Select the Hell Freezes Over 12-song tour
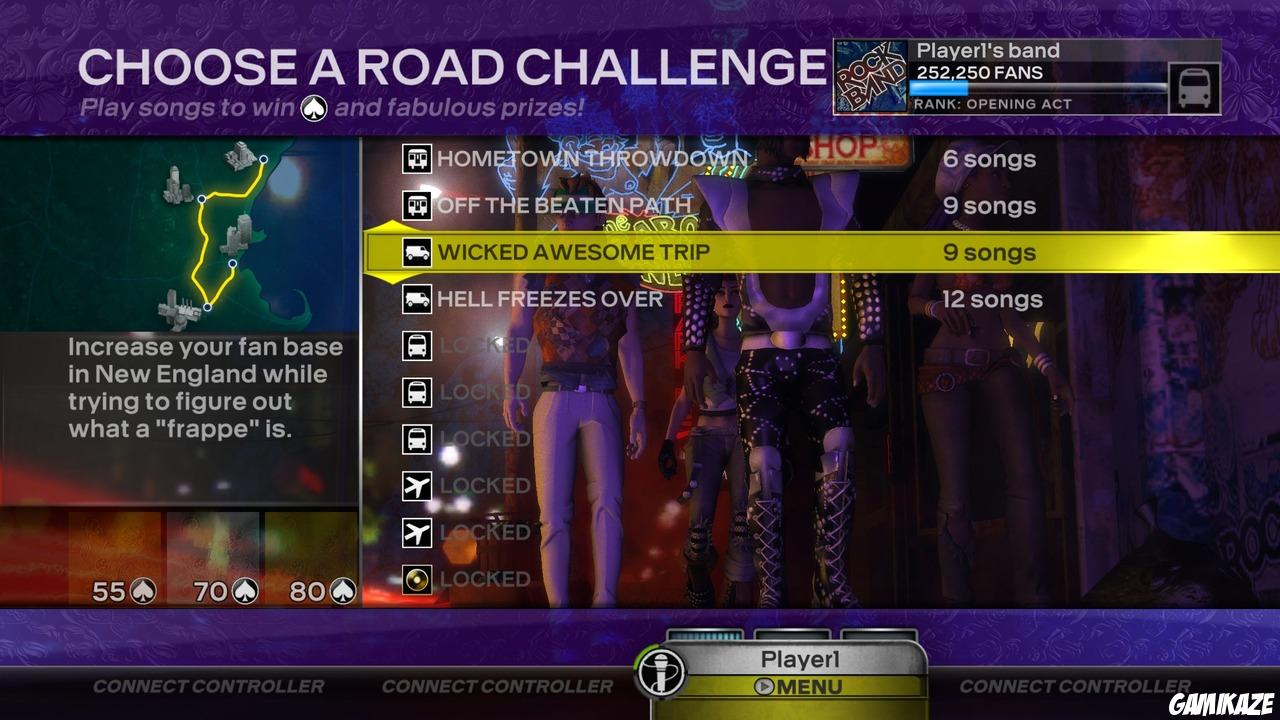This screenshot has height=720, width=1280. (554, 300)
